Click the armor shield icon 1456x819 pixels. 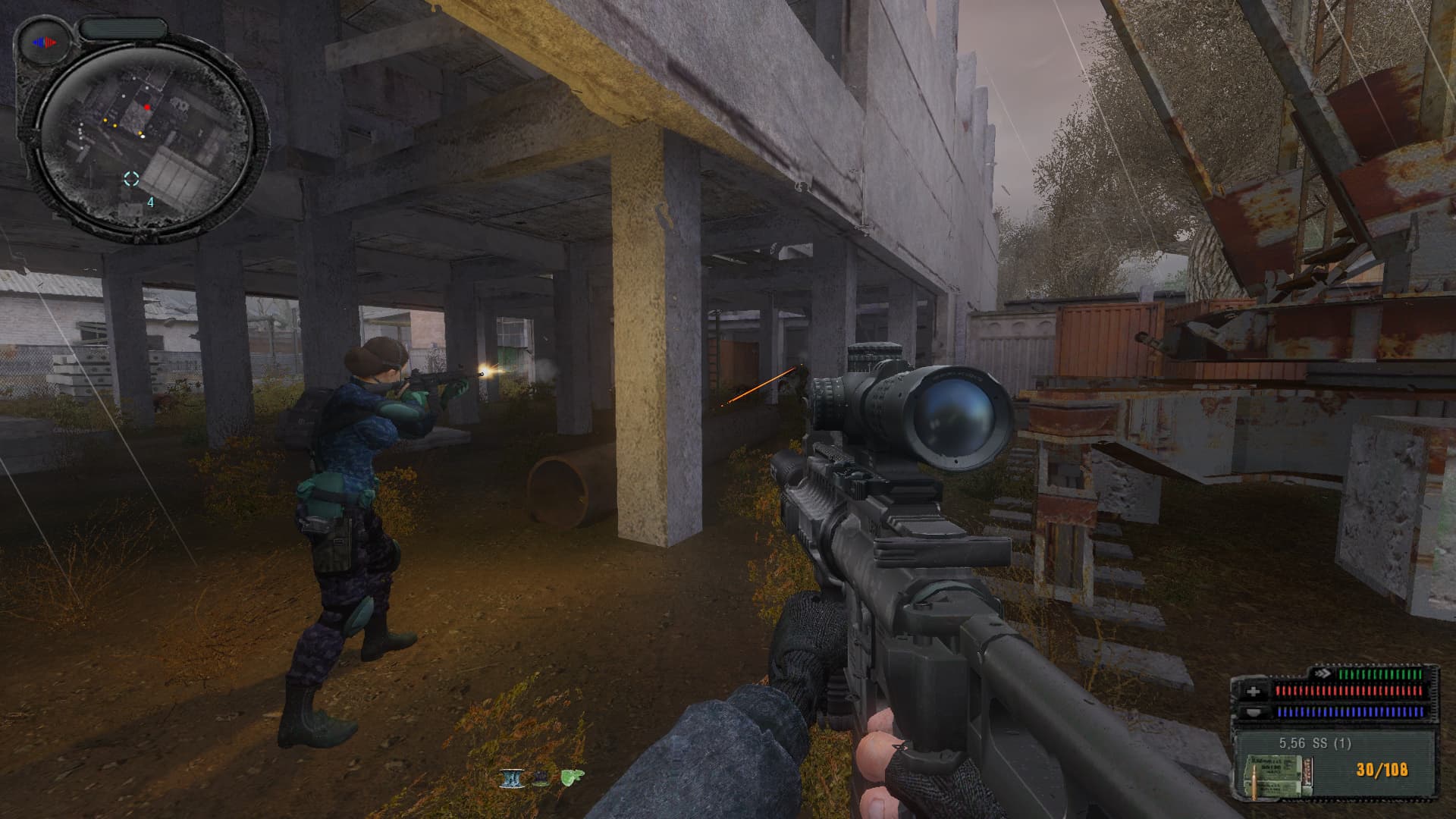[1254, 712]
